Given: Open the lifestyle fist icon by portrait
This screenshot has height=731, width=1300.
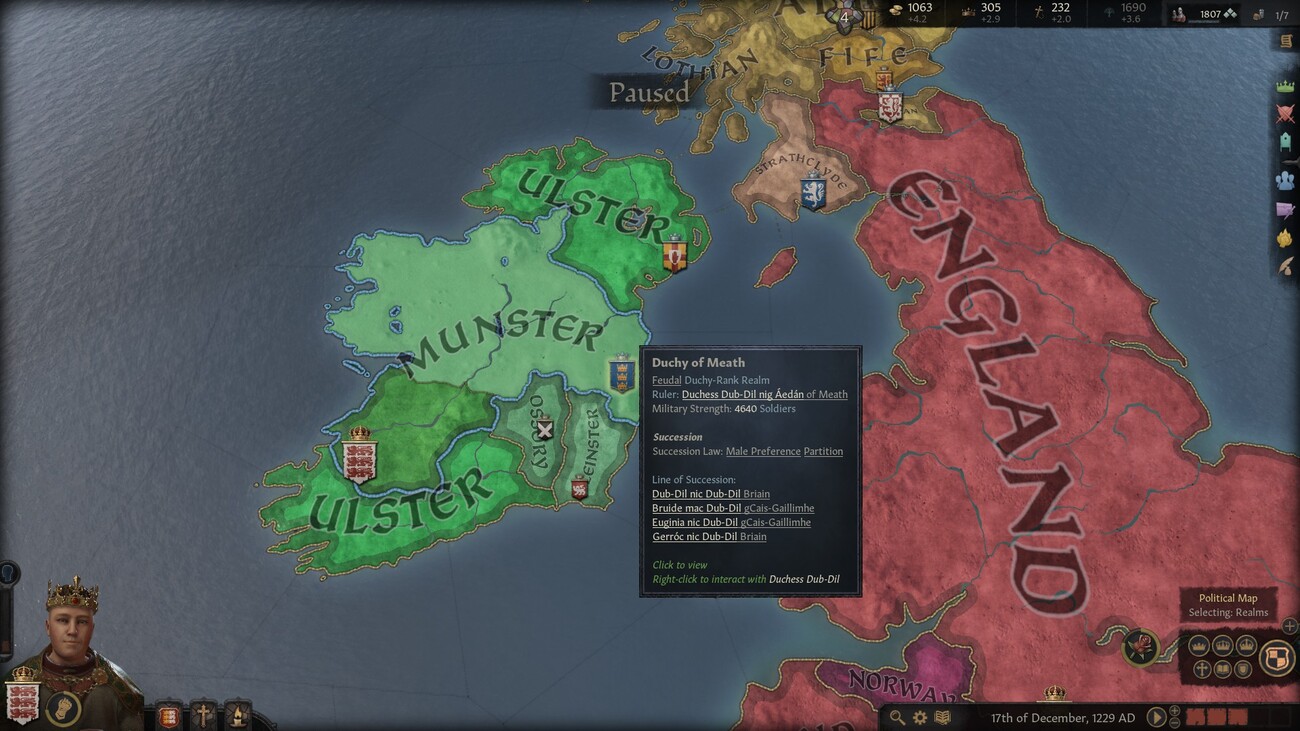Looking at the screenshot, I should [63, 709].
